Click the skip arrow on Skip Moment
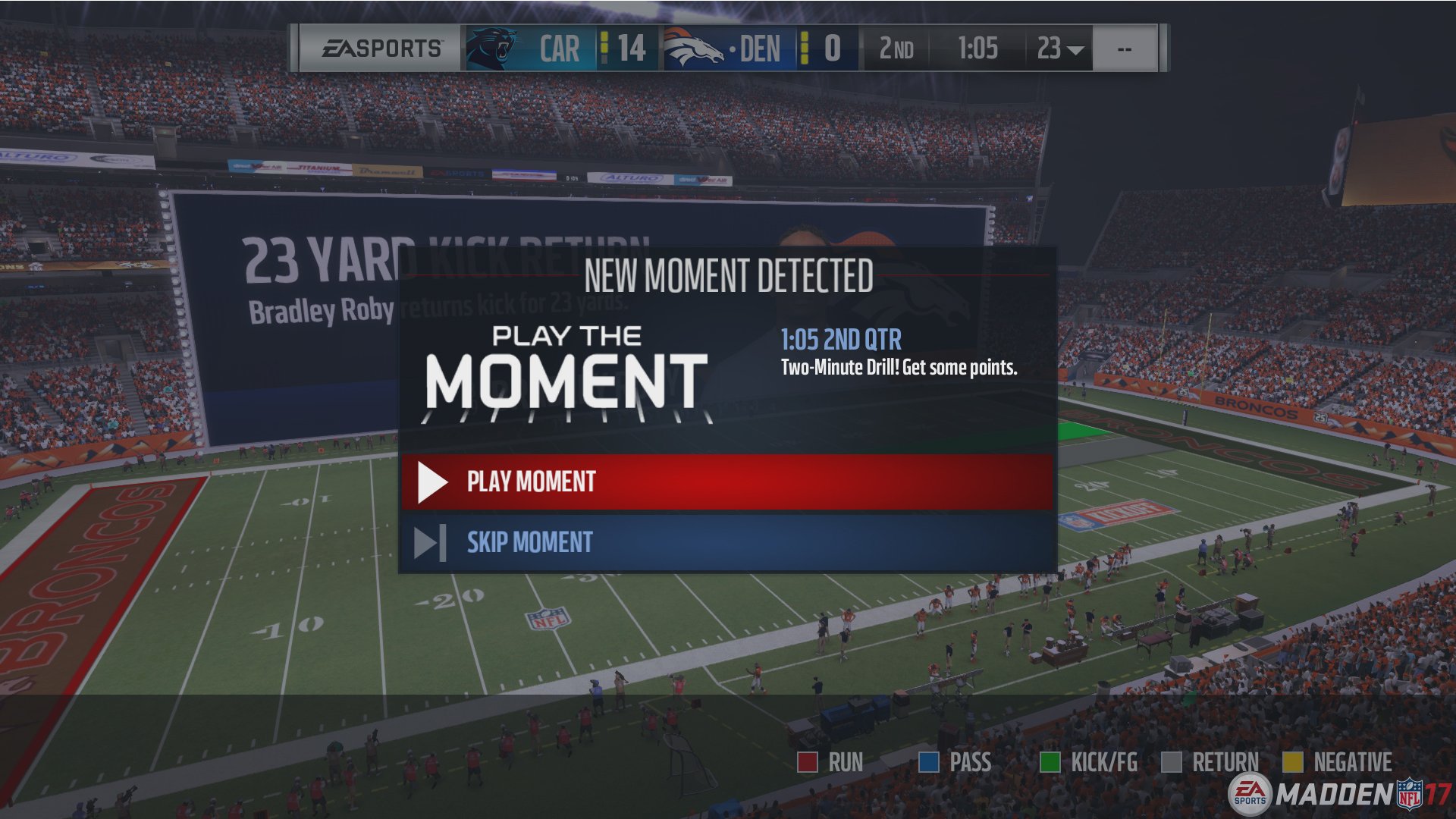Screen dimensions: 1456x819 [x=429, y=541]
